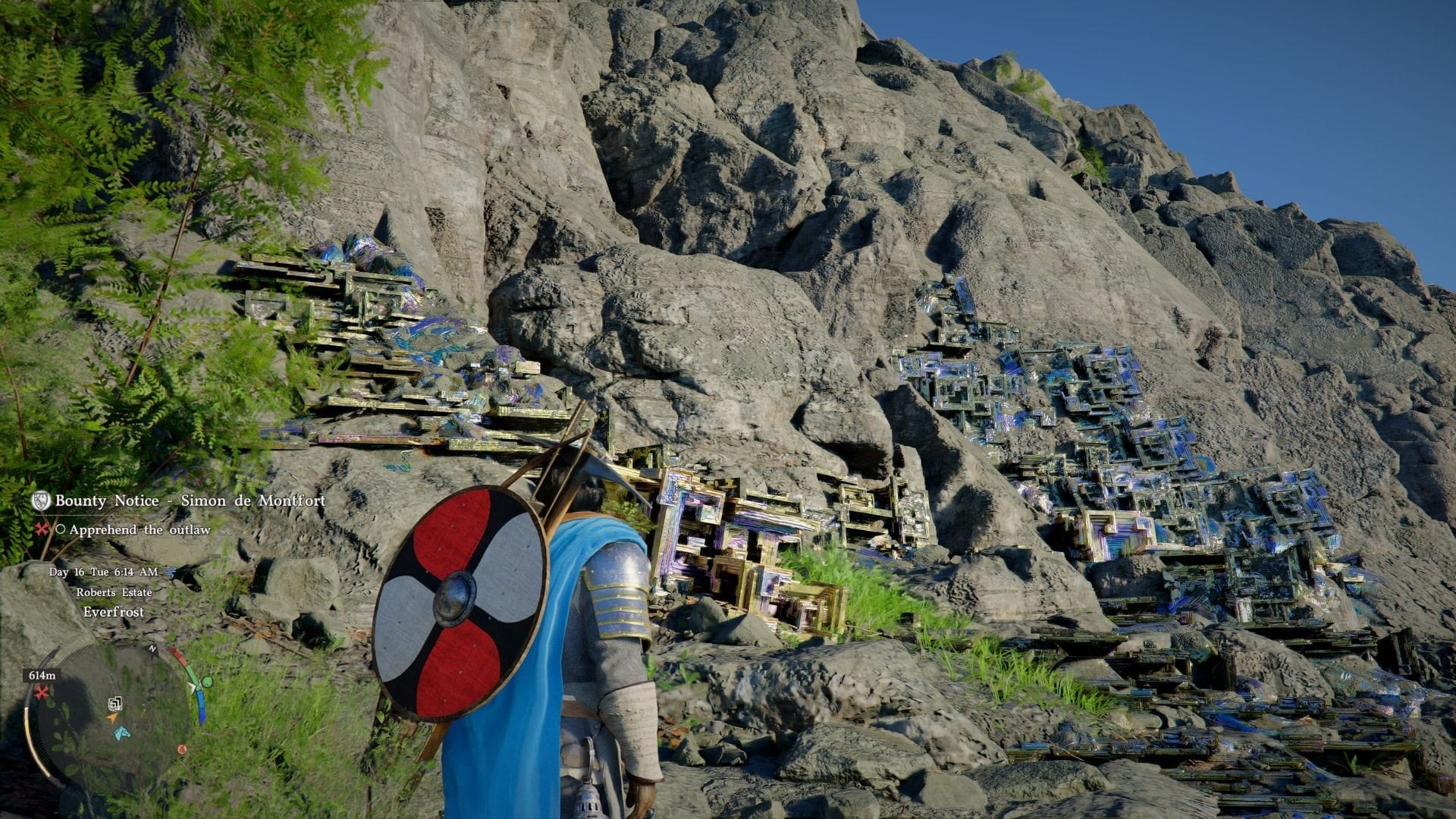Click the wind weather icon after the time display
The image size is (1456, 819).
point(171,573)
